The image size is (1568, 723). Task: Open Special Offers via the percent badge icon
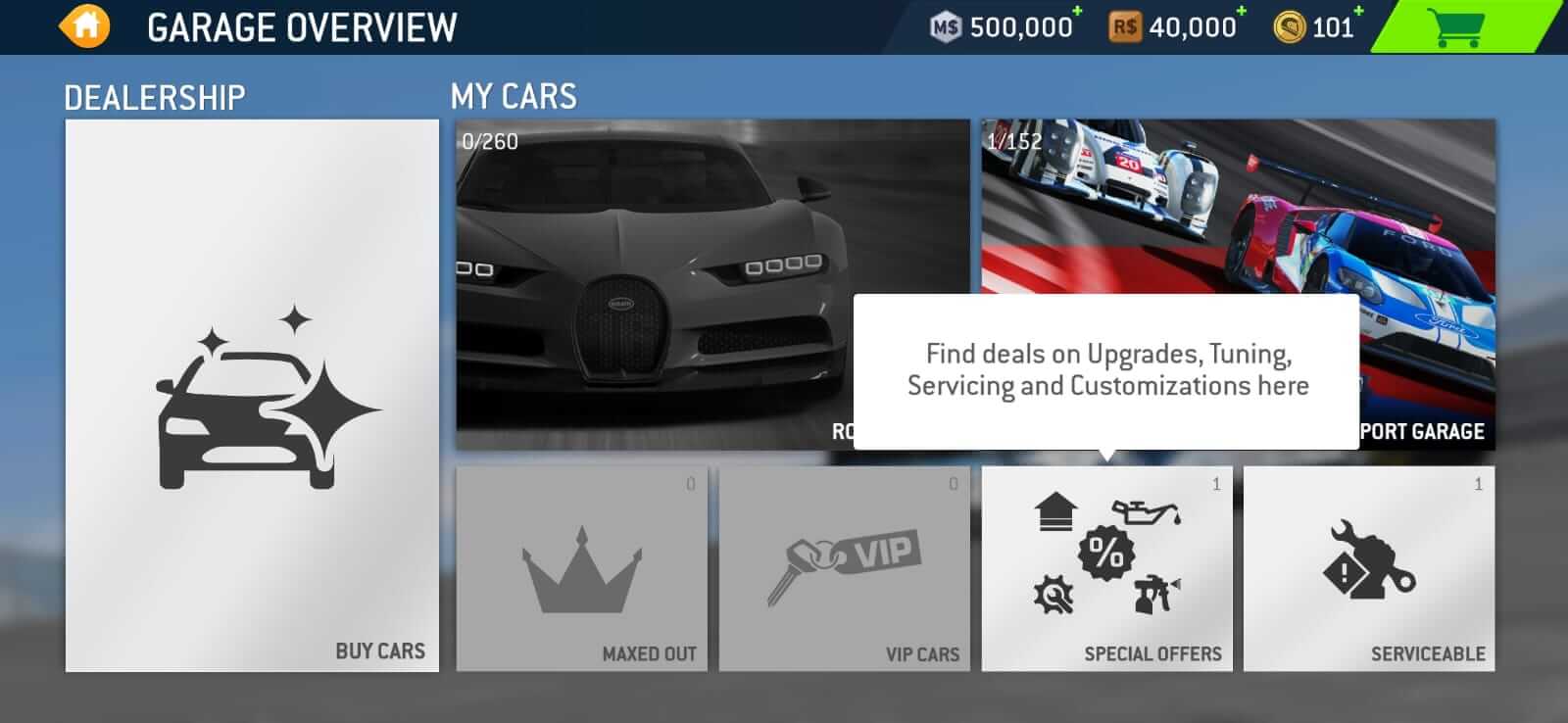coord(1106,549)
